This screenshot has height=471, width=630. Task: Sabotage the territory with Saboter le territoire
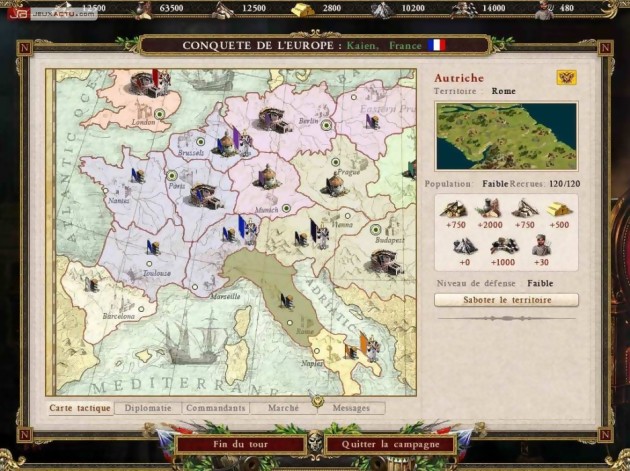506,300
